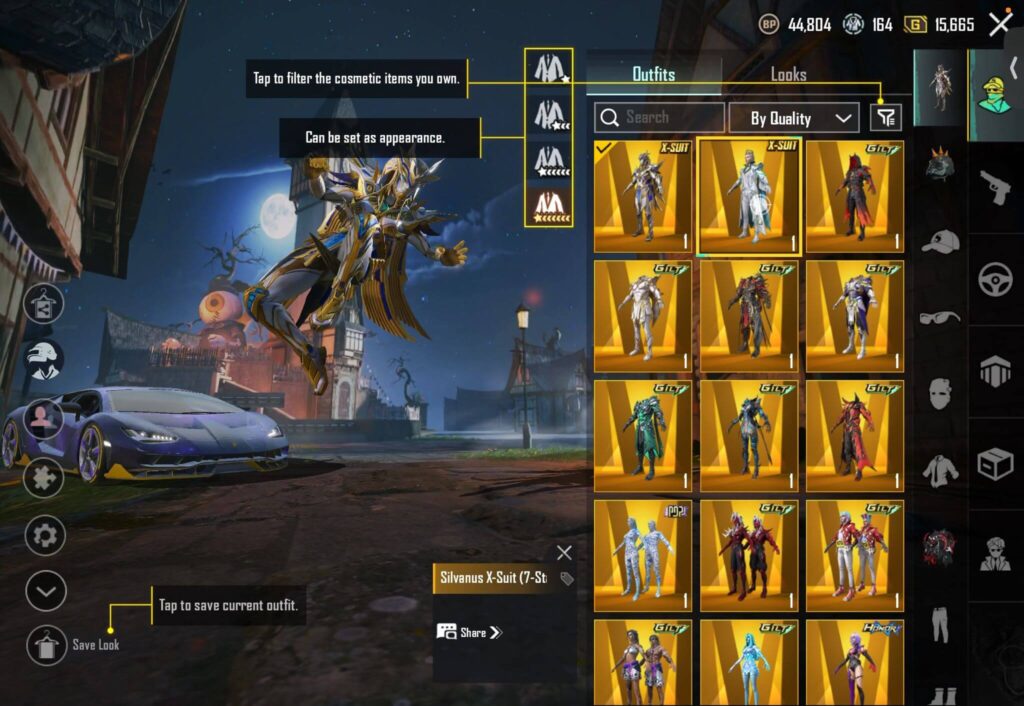This screenshot has height=706, width=1024.
Task: Switch to the cap headwear category
Action: point(940,242)
